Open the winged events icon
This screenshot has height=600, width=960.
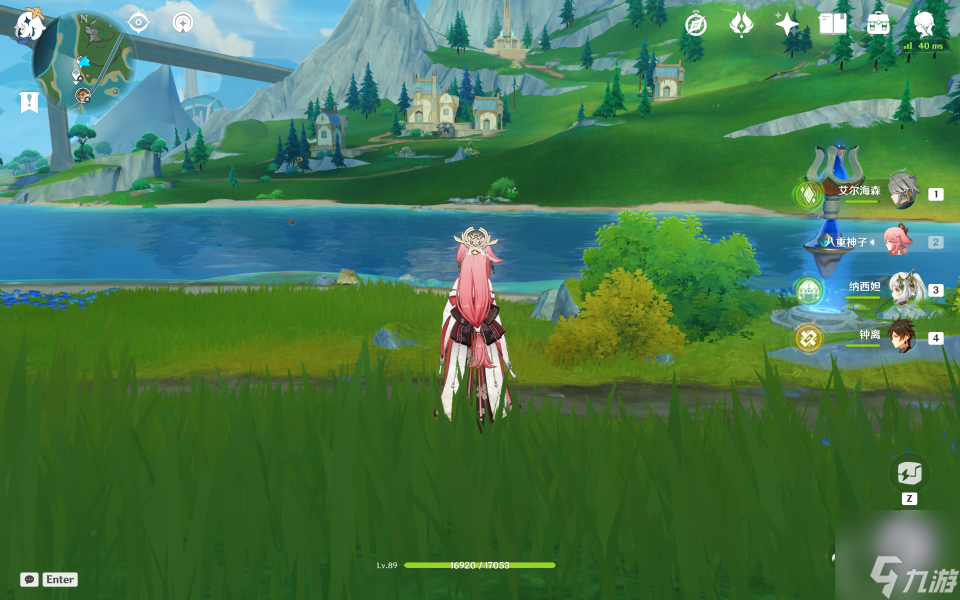pyautogui.click(x=741, y=24)
